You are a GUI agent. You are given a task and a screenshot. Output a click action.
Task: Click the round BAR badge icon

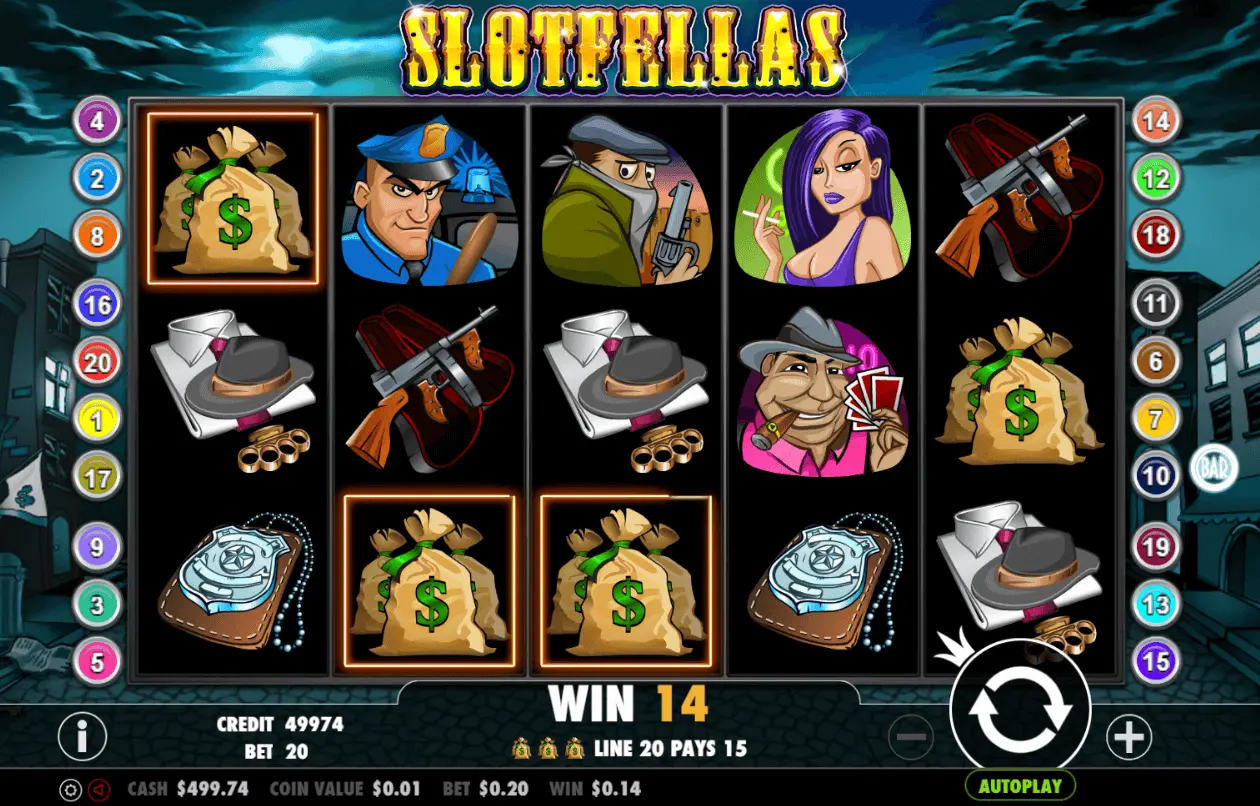[1213, 467]
